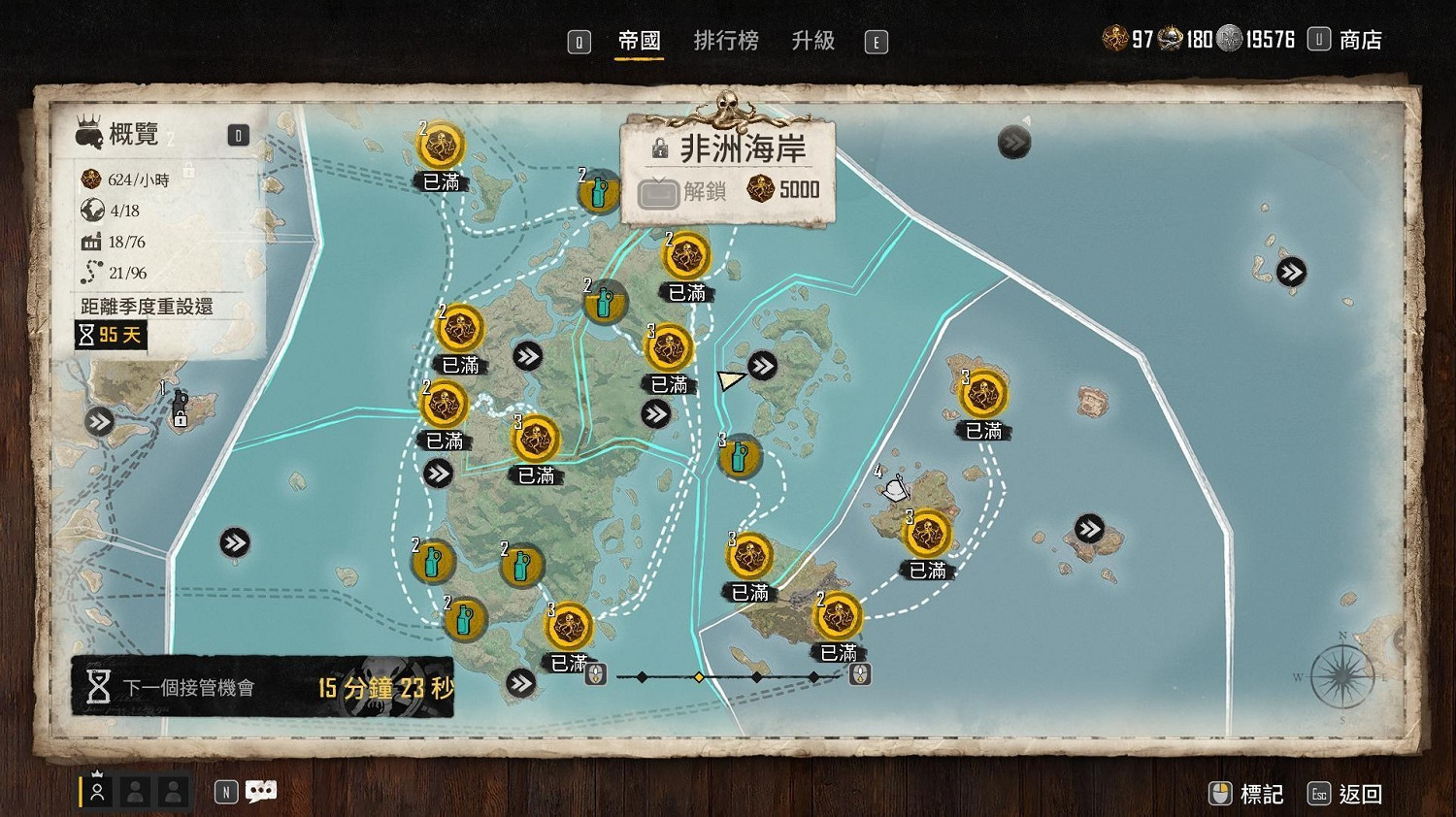Click the chevron marker near the map center

pyautogui.click(x=656, y=412)
